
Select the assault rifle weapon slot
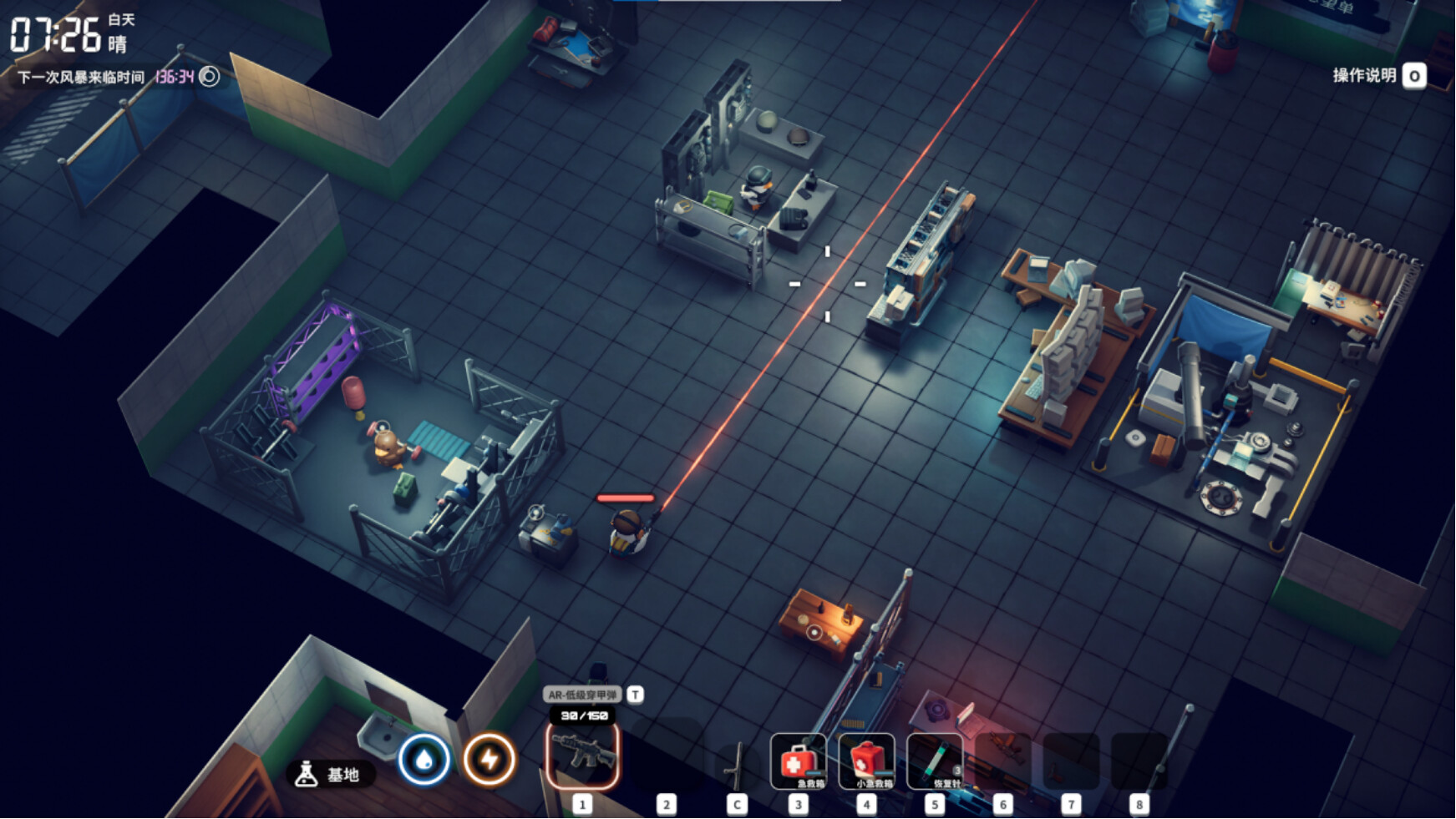(x=582, y=755)
